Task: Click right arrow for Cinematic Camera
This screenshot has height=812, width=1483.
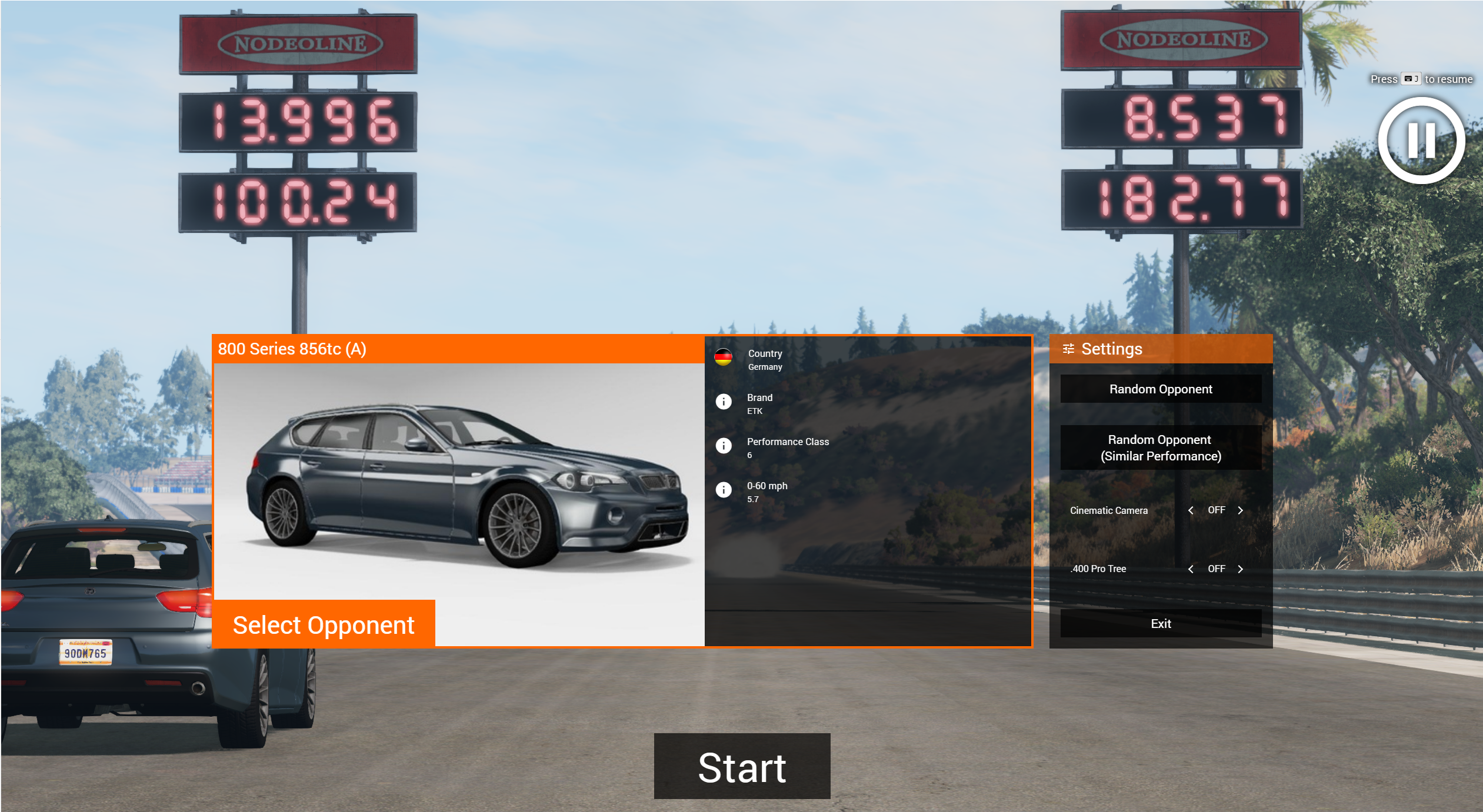Action: pyautogui.click(x=1240, y=510)
